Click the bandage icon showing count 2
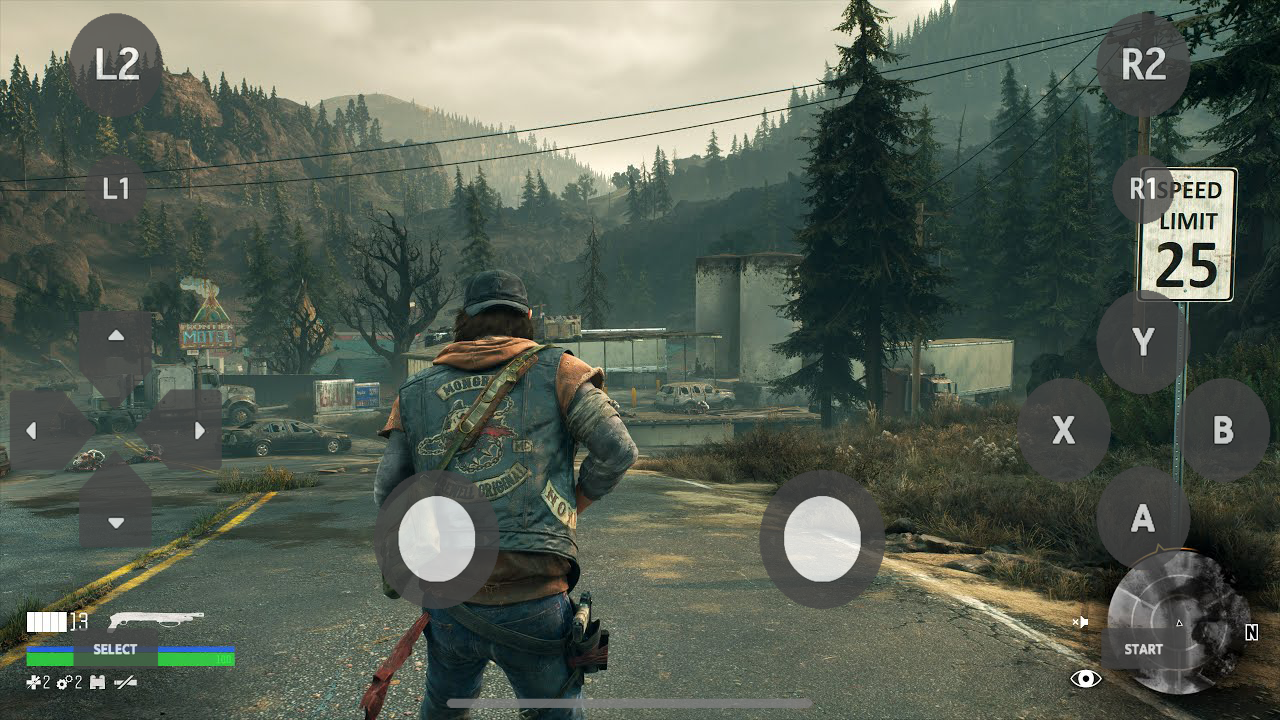1280x720 pixels. tap(32, 682)
